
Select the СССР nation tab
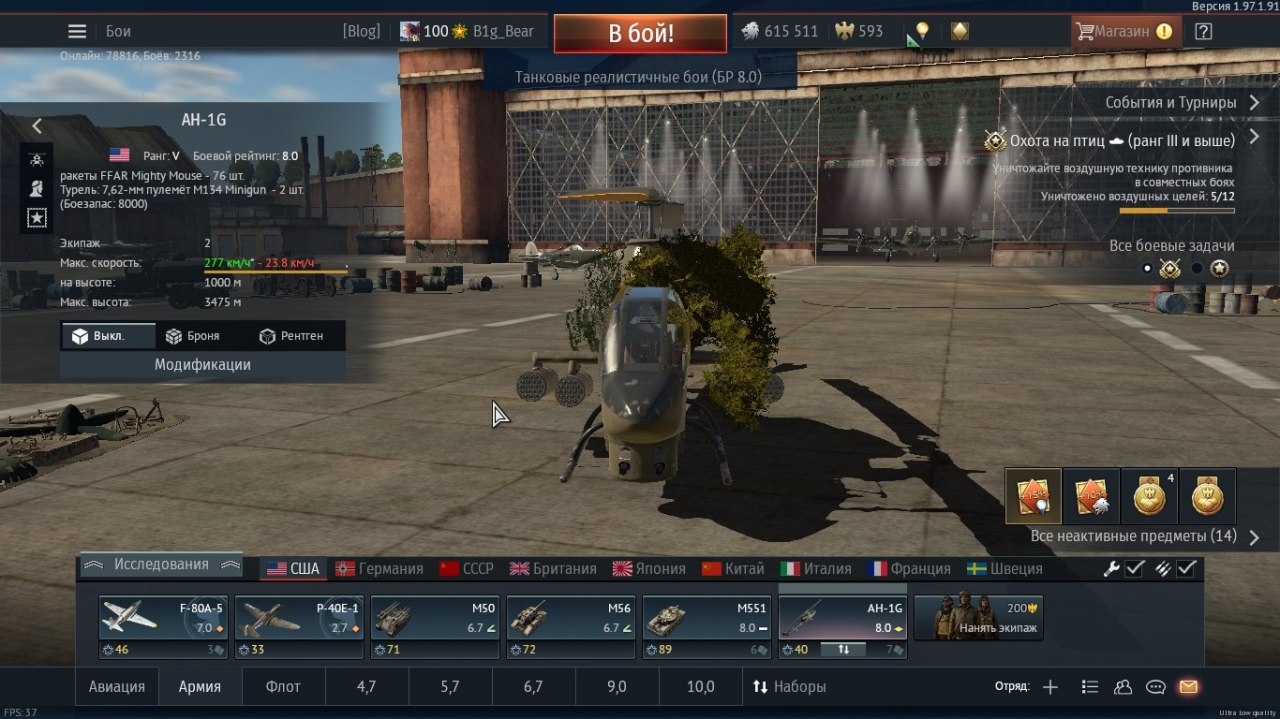467,568
